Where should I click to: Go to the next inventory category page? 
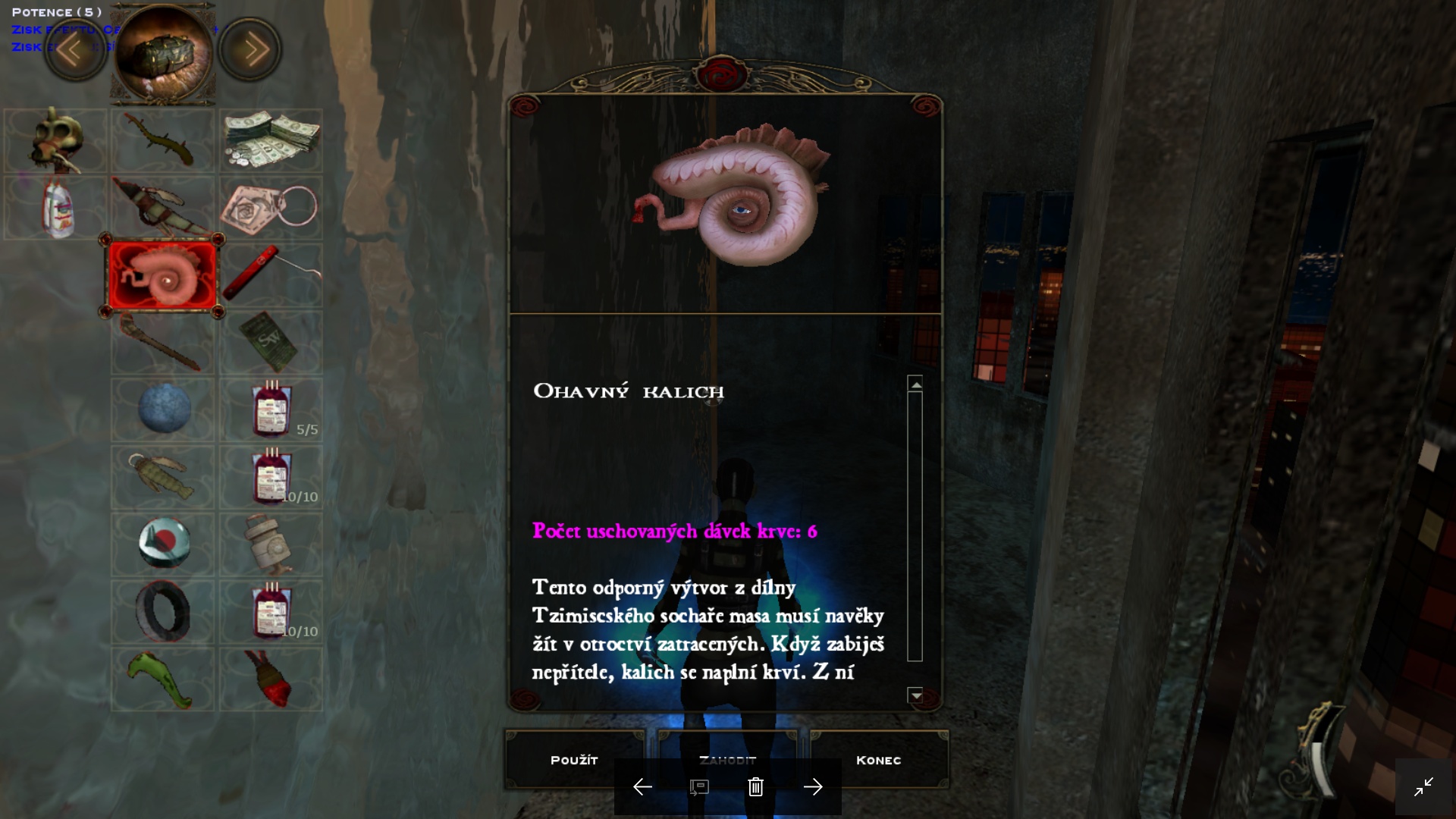249,49
